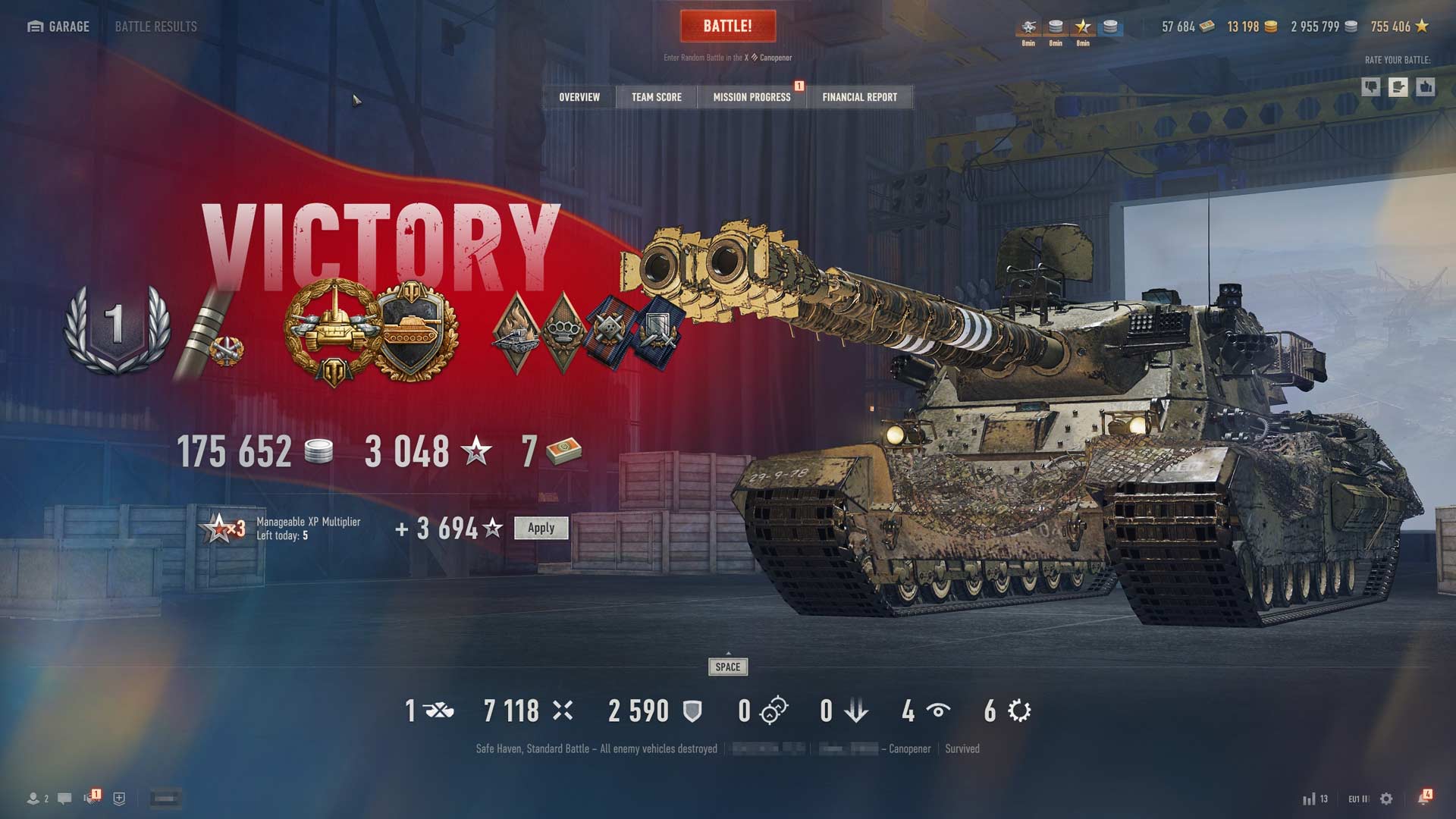Open the Team Score tab
This screenshot has height=819, width=1456.
[657, 97]
